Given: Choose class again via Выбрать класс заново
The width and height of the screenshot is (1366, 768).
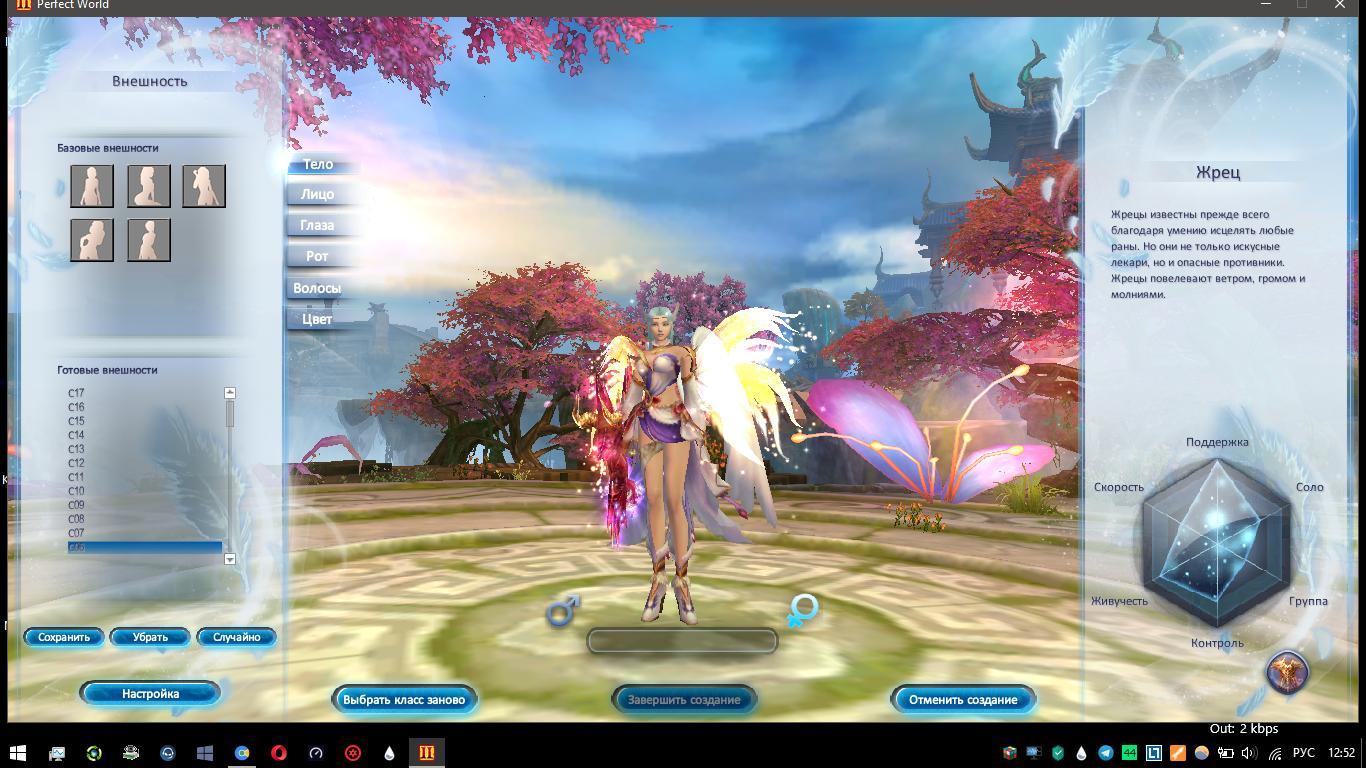Looking at the screenshot, I should click(x=404, y=700).
